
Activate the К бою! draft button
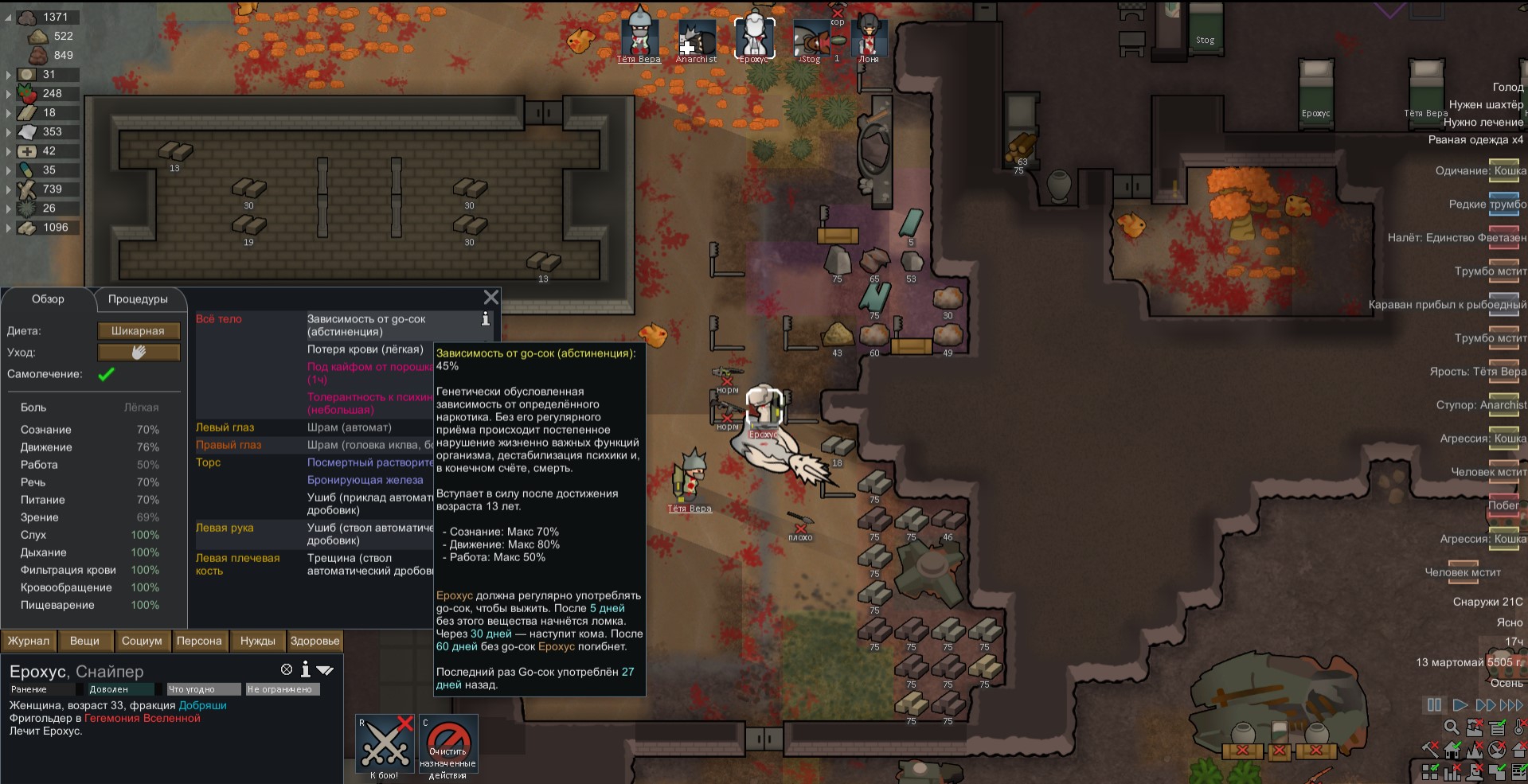tap(385, 747)
